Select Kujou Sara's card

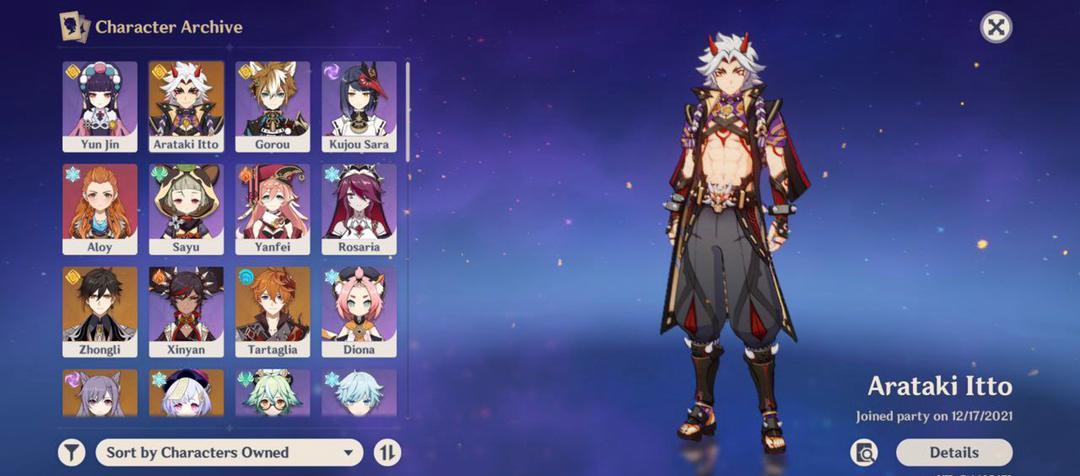coord(359,105)
